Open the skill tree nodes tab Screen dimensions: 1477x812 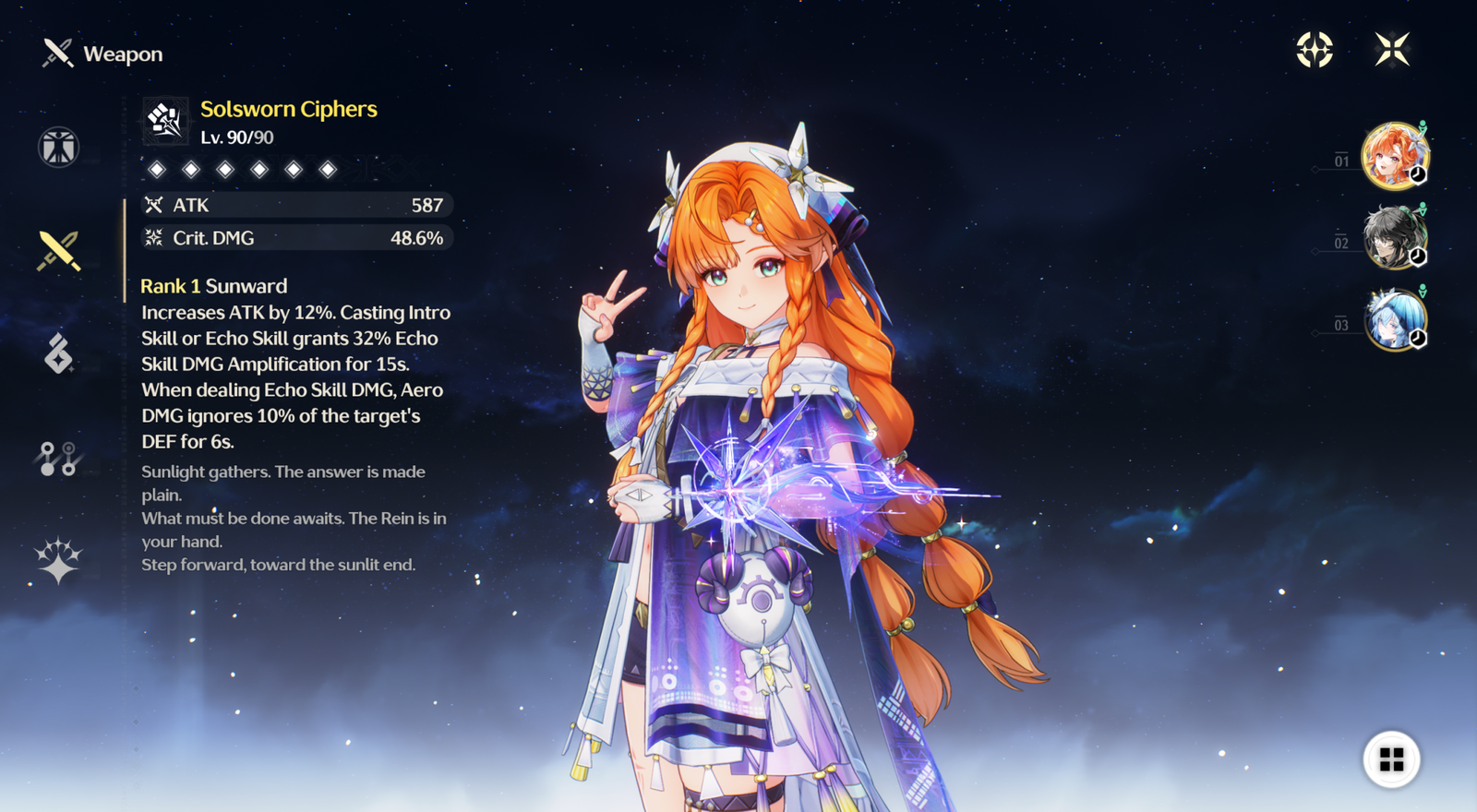(58, 458)
